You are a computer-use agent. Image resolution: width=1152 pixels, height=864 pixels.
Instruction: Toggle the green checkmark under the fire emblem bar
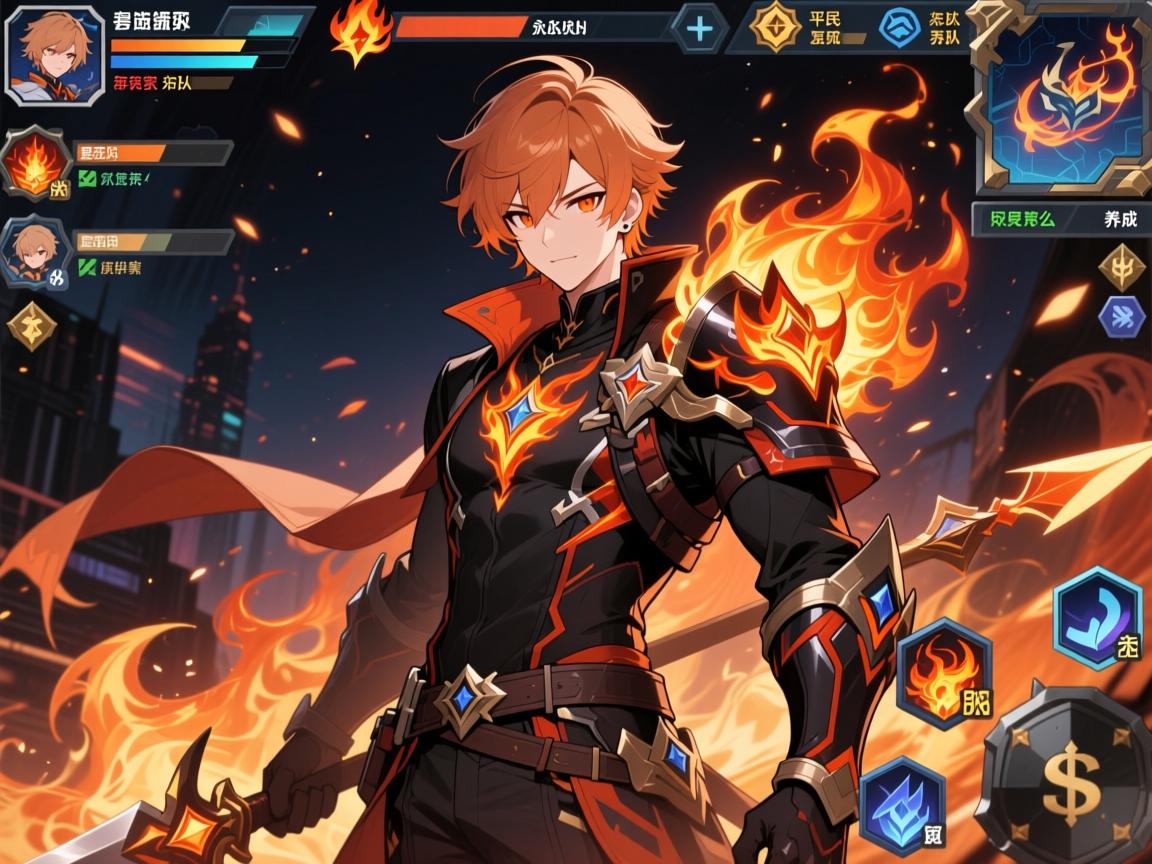[x=88, y=180]
